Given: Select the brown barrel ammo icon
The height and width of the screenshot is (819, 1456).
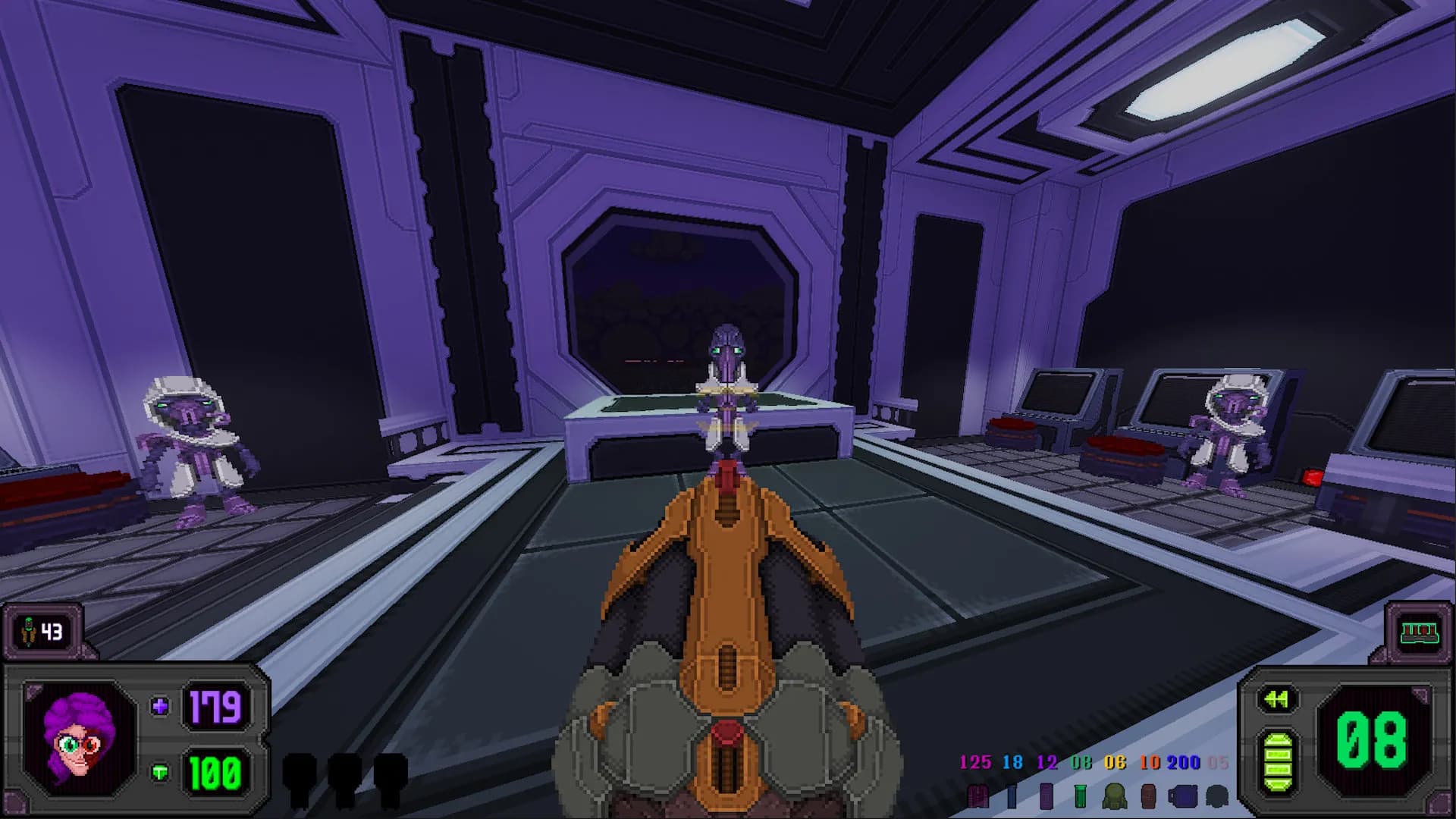Looking at the screenshot, I should (x=1148, y=796).
